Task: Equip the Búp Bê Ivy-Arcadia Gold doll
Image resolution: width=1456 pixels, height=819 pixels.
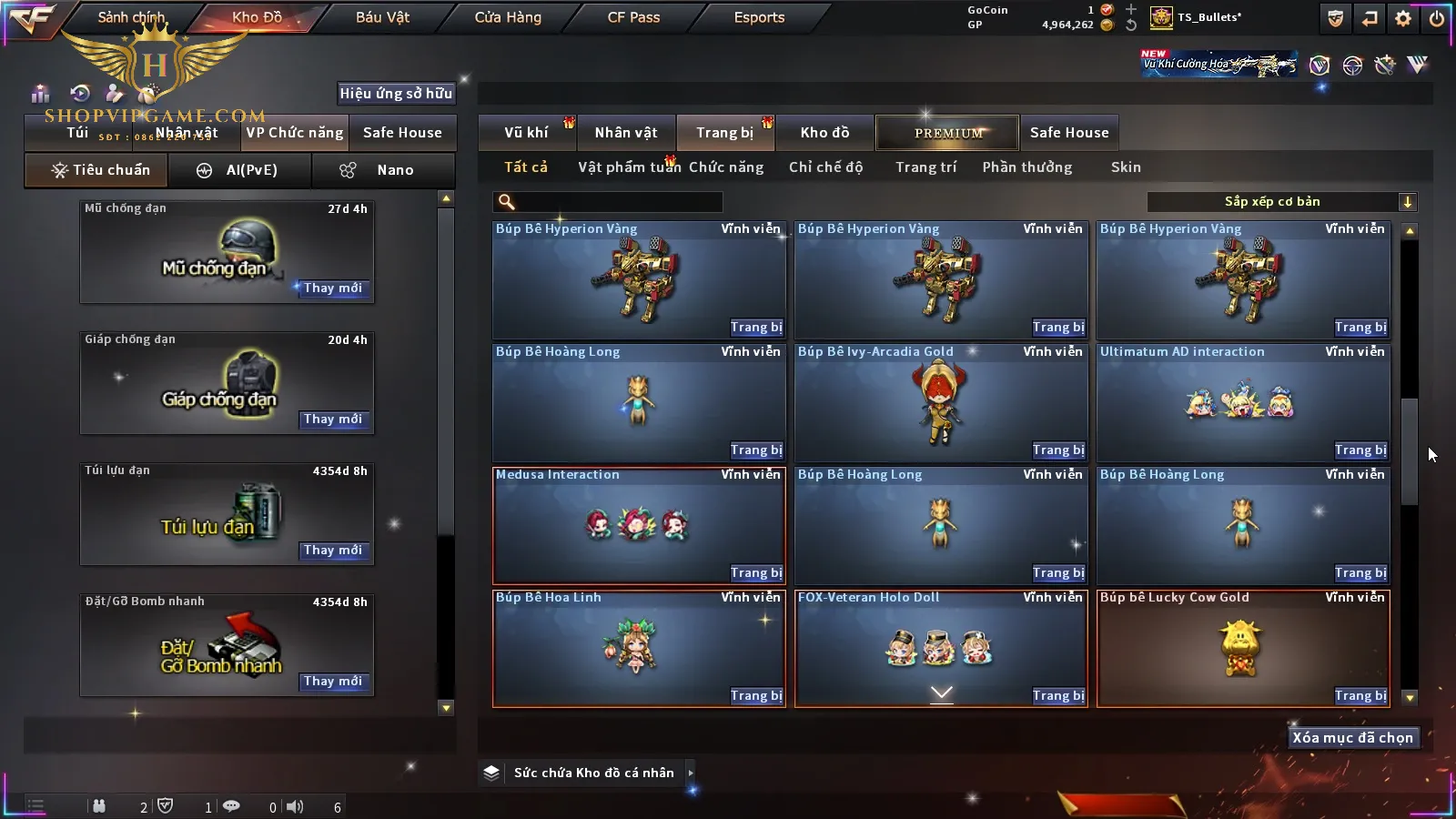Action: (x=1057, y=450)
